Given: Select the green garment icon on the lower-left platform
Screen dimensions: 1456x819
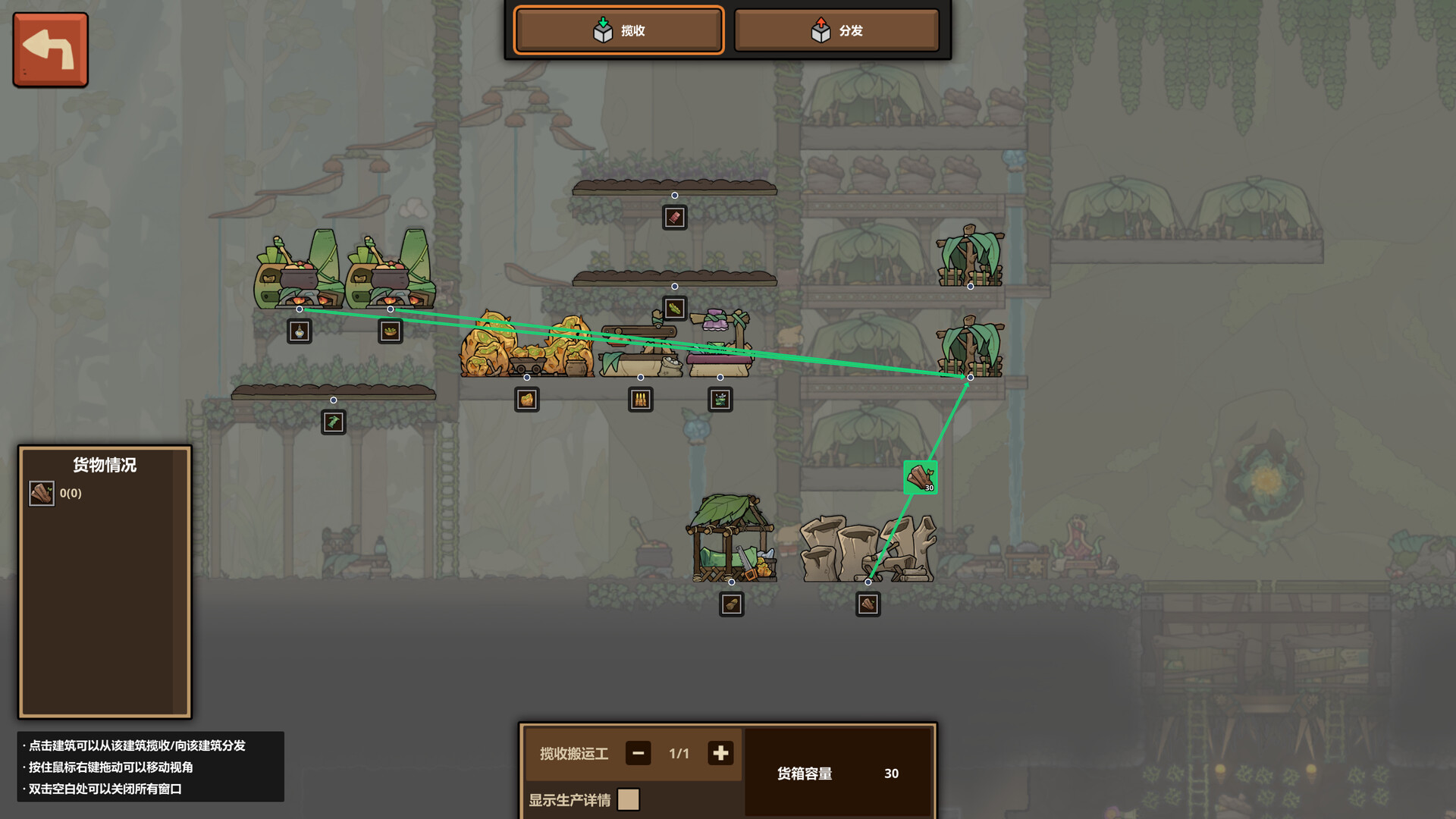Looking at the screenshot, I should [x=334, y=422].
